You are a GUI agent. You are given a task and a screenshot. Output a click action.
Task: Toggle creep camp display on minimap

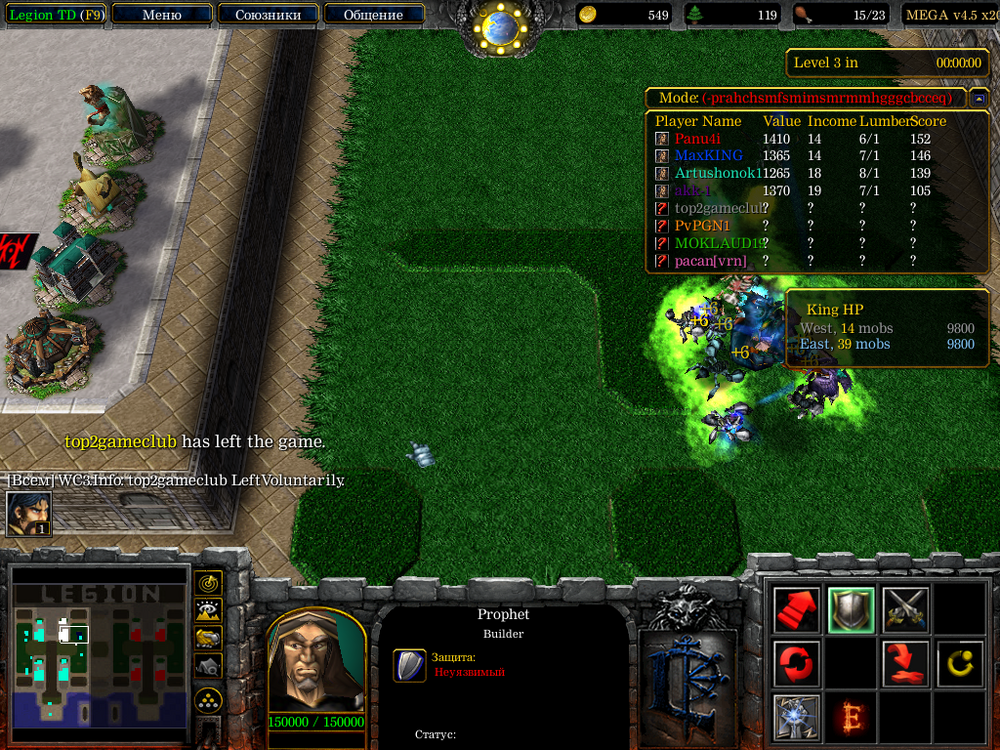[x=208, y=665]
